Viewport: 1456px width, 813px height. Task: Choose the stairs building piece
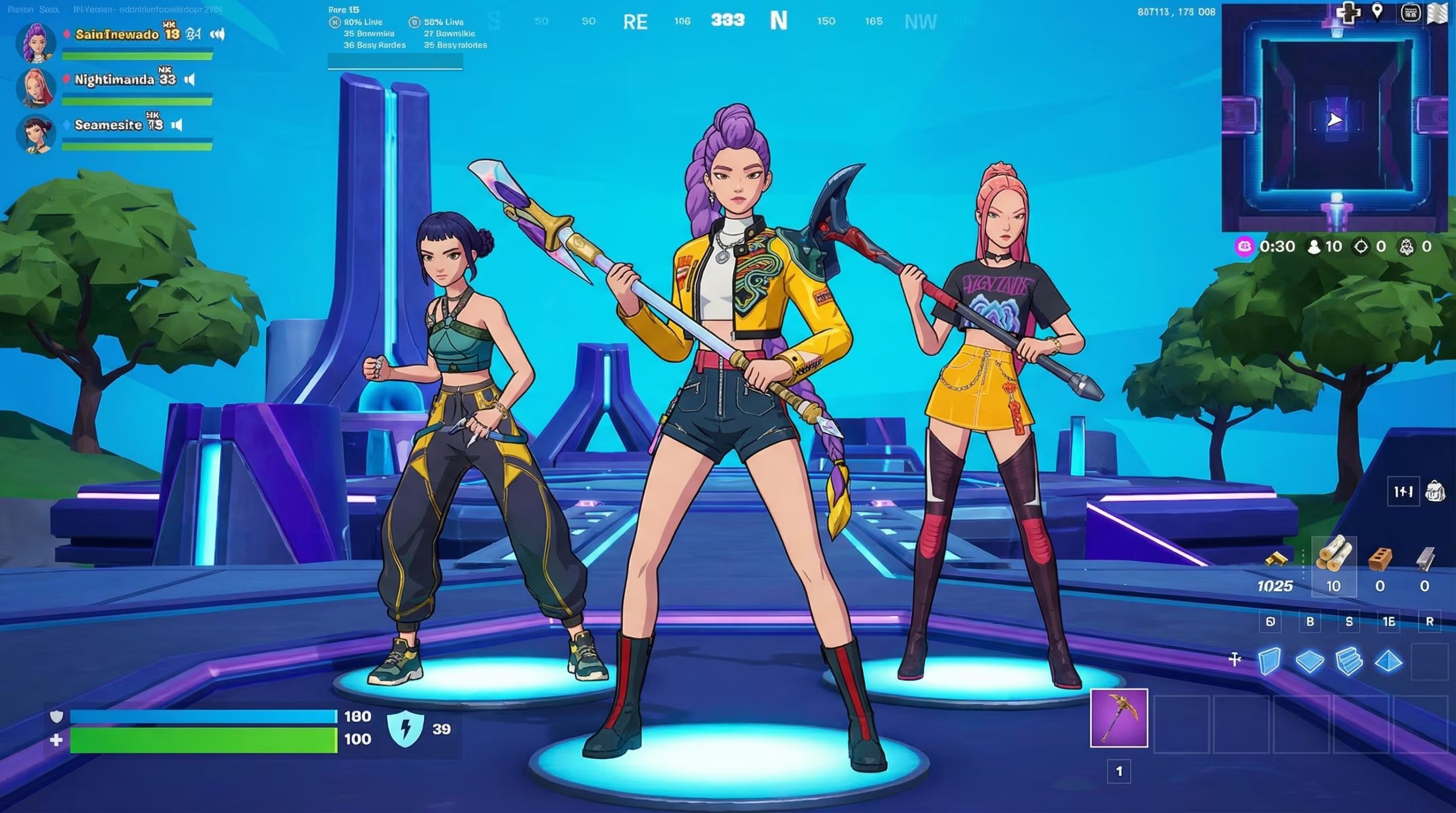(1349, 661)
